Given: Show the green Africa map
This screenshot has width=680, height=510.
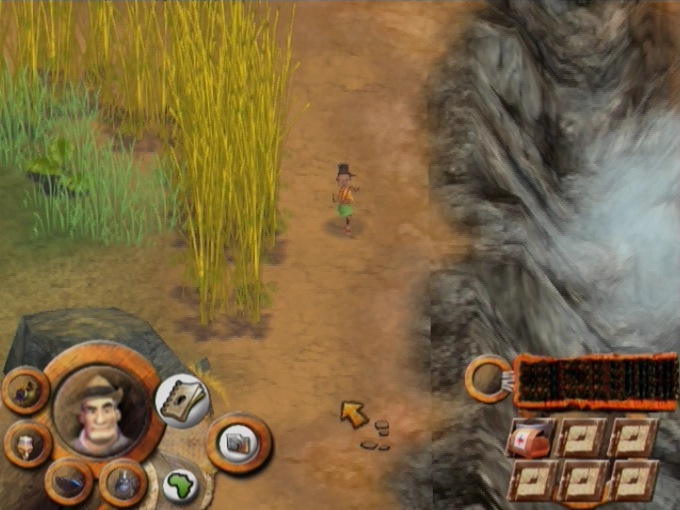Looking at the screenshot, I should (180, 485).
